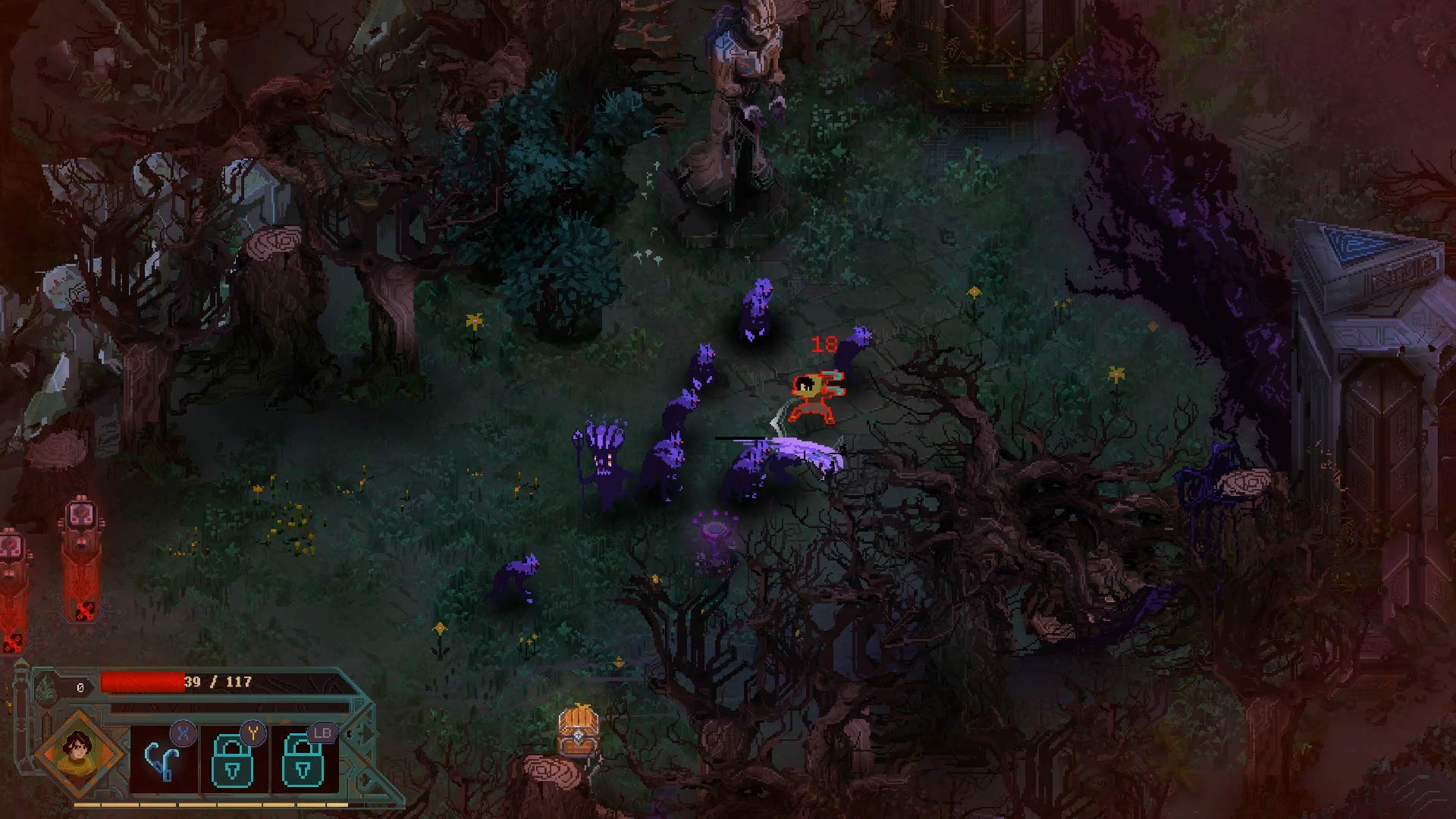
Task: Click the 39 / 117 health text
Action: tap(219, 681)
